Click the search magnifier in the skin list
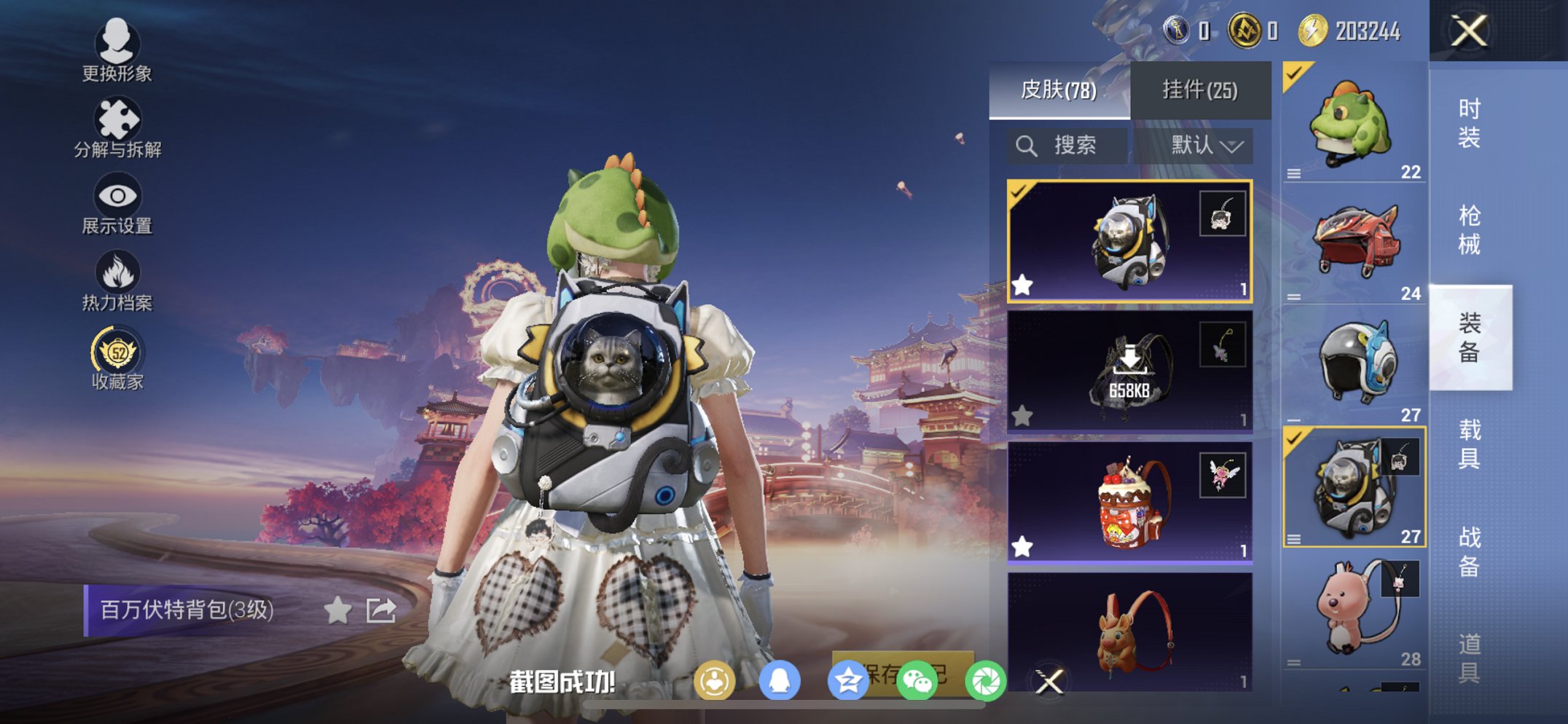1568x724 pixels. [1027, 144]
